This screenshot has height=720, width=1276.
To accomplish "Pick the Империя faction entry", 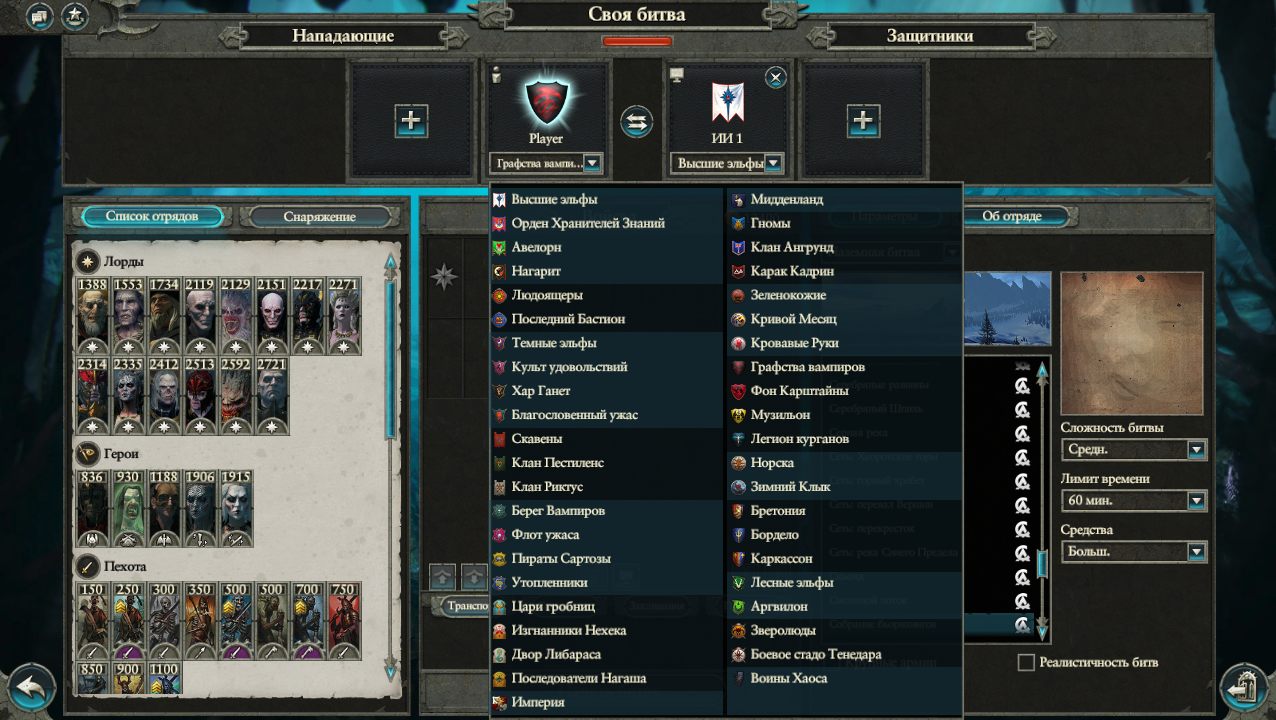I will point(538,702).
